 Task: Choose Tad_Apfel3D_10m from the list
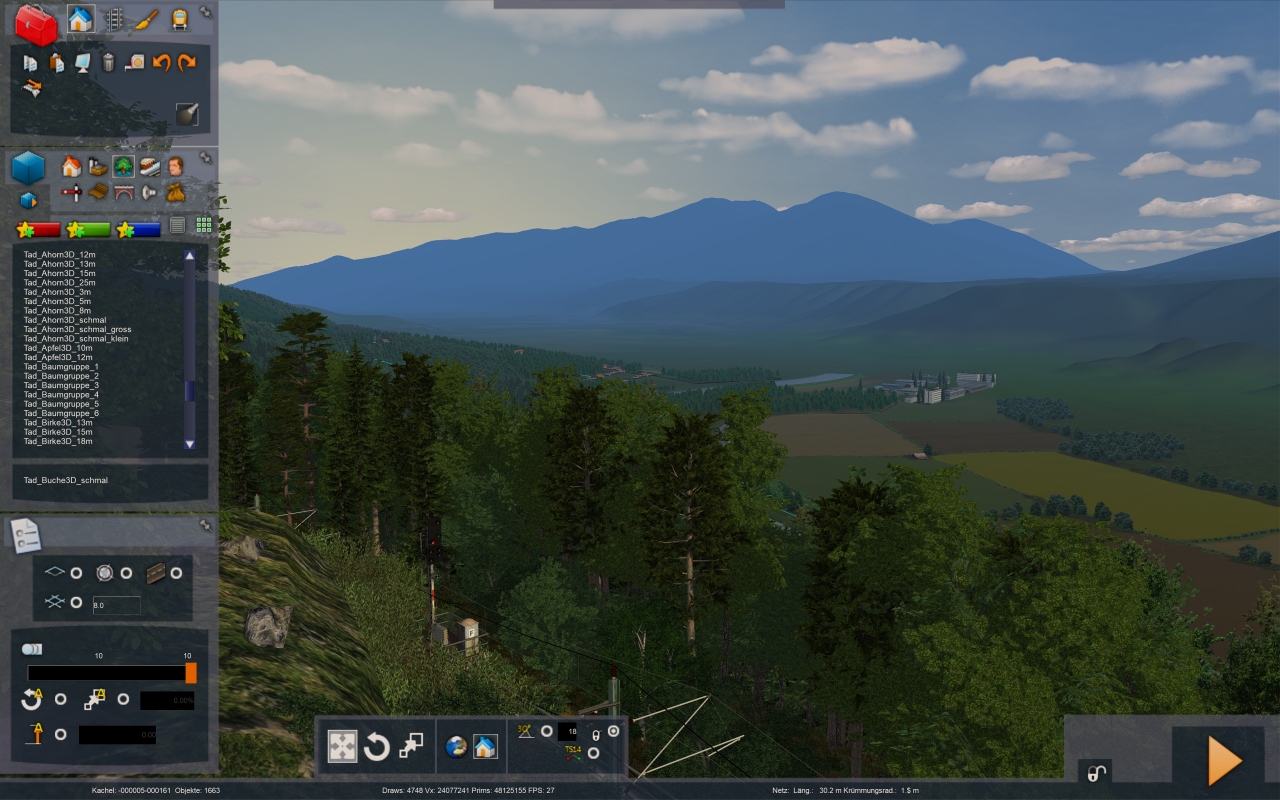58,348
